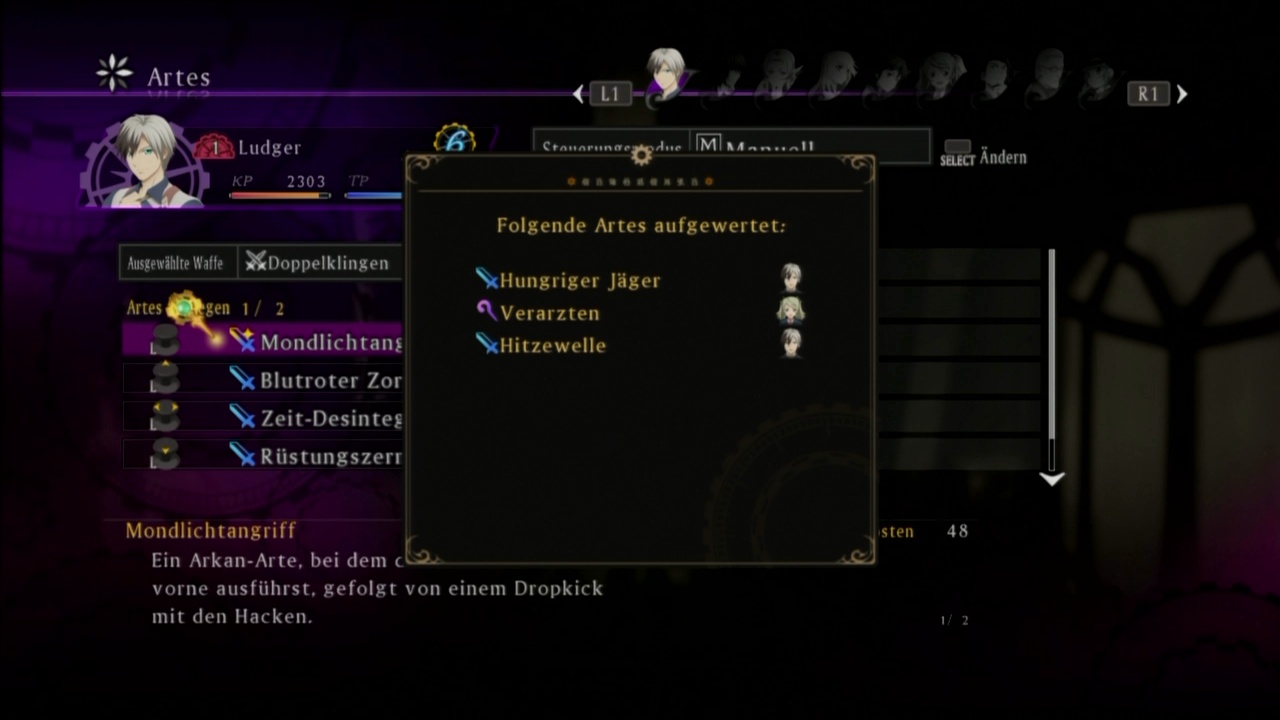Click the right arrow to next character

tap(1182, 94)
